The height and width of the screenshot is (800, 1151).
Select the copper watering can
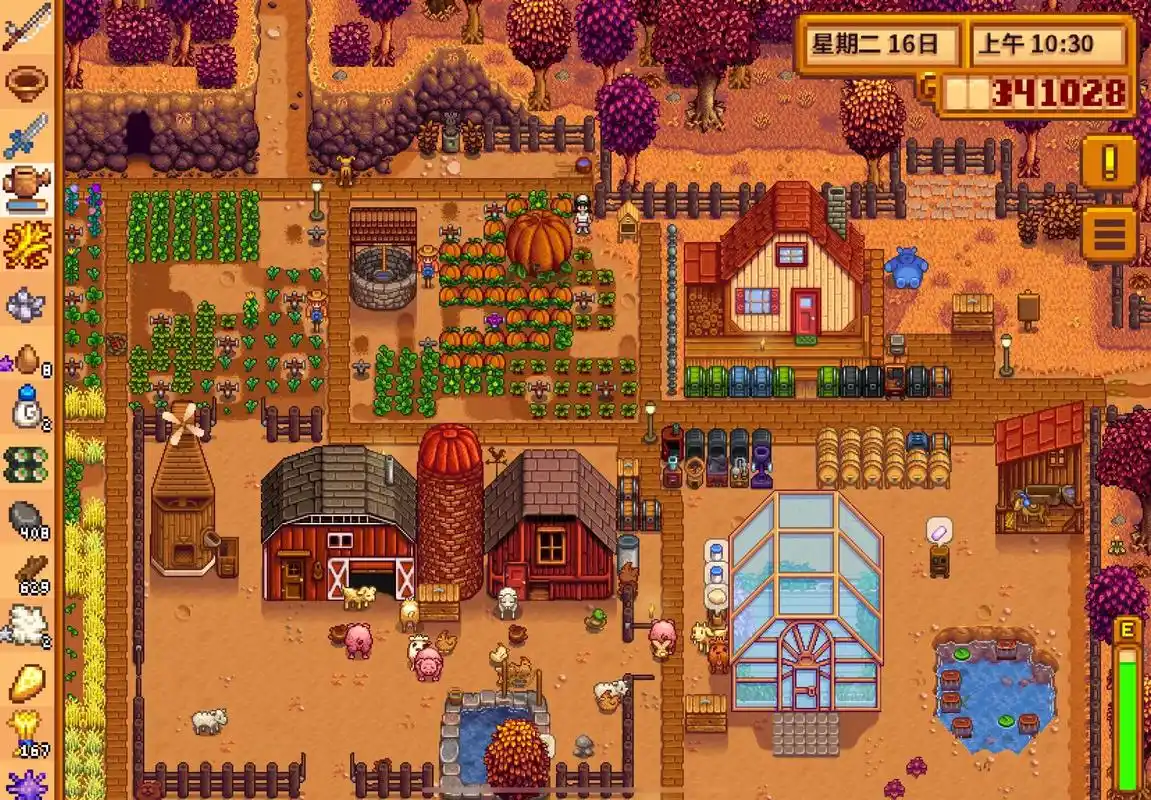[26, 188]
